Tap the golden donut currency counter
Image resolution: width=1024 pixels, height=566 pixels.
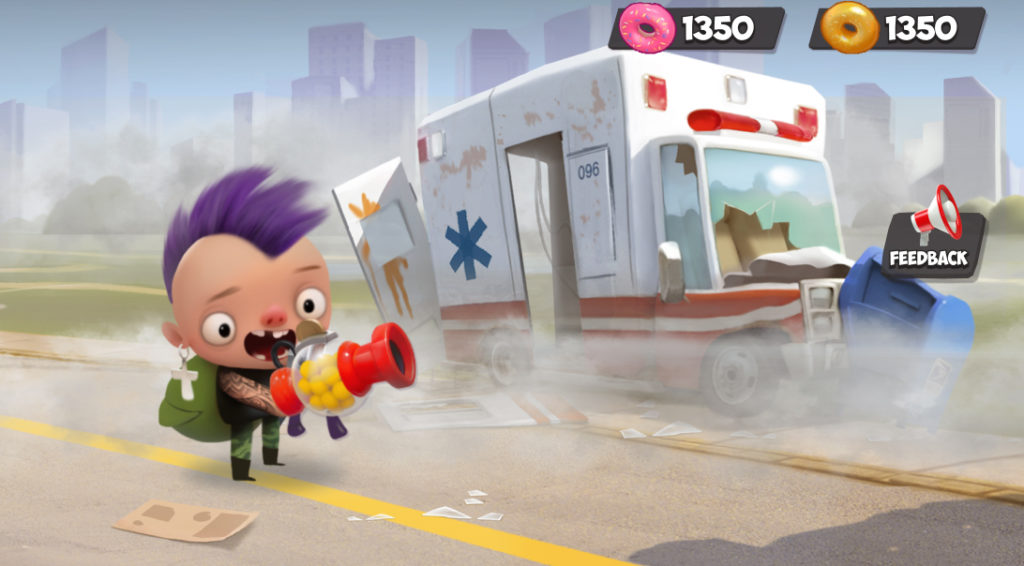(897, 28)
